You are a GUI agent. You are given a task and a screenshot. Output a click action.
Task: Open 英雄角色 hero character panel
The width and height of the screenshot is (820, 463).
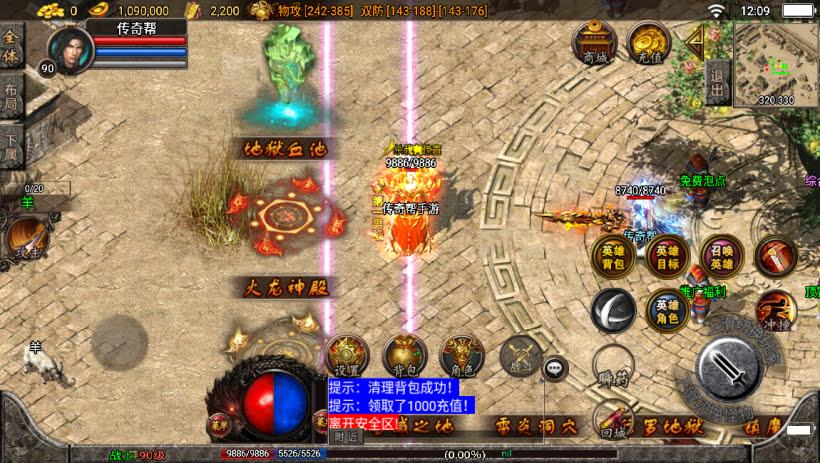[667, 311]
